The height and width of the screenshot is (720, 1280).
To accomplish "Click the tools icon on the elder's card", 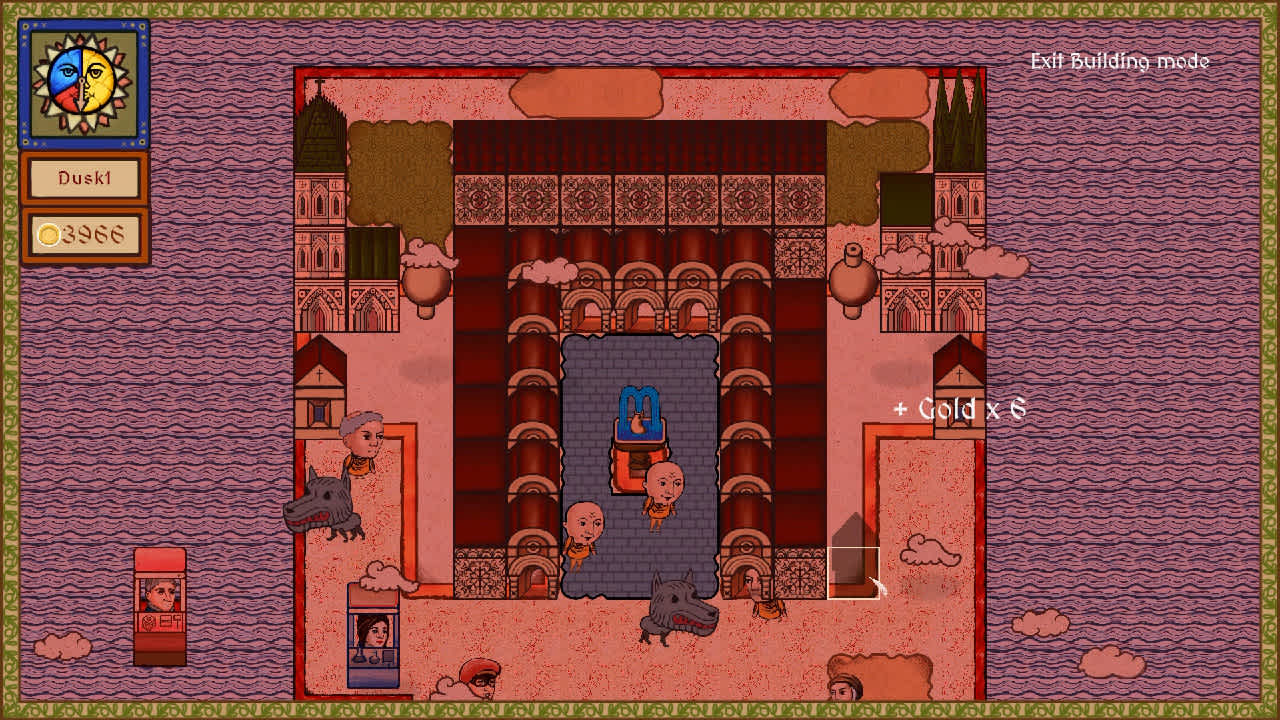I will click(168, 620).
